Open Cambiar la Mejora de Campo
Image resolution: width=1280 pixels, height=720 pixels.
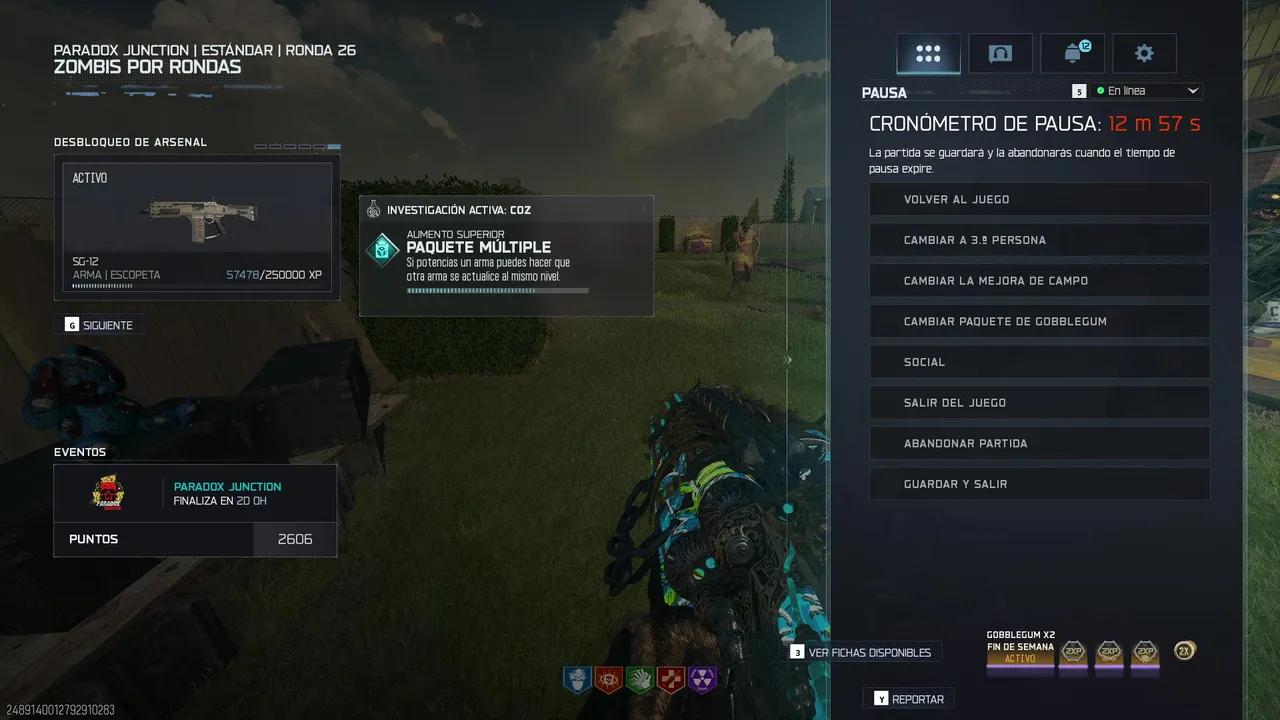tap(1039, 281)
